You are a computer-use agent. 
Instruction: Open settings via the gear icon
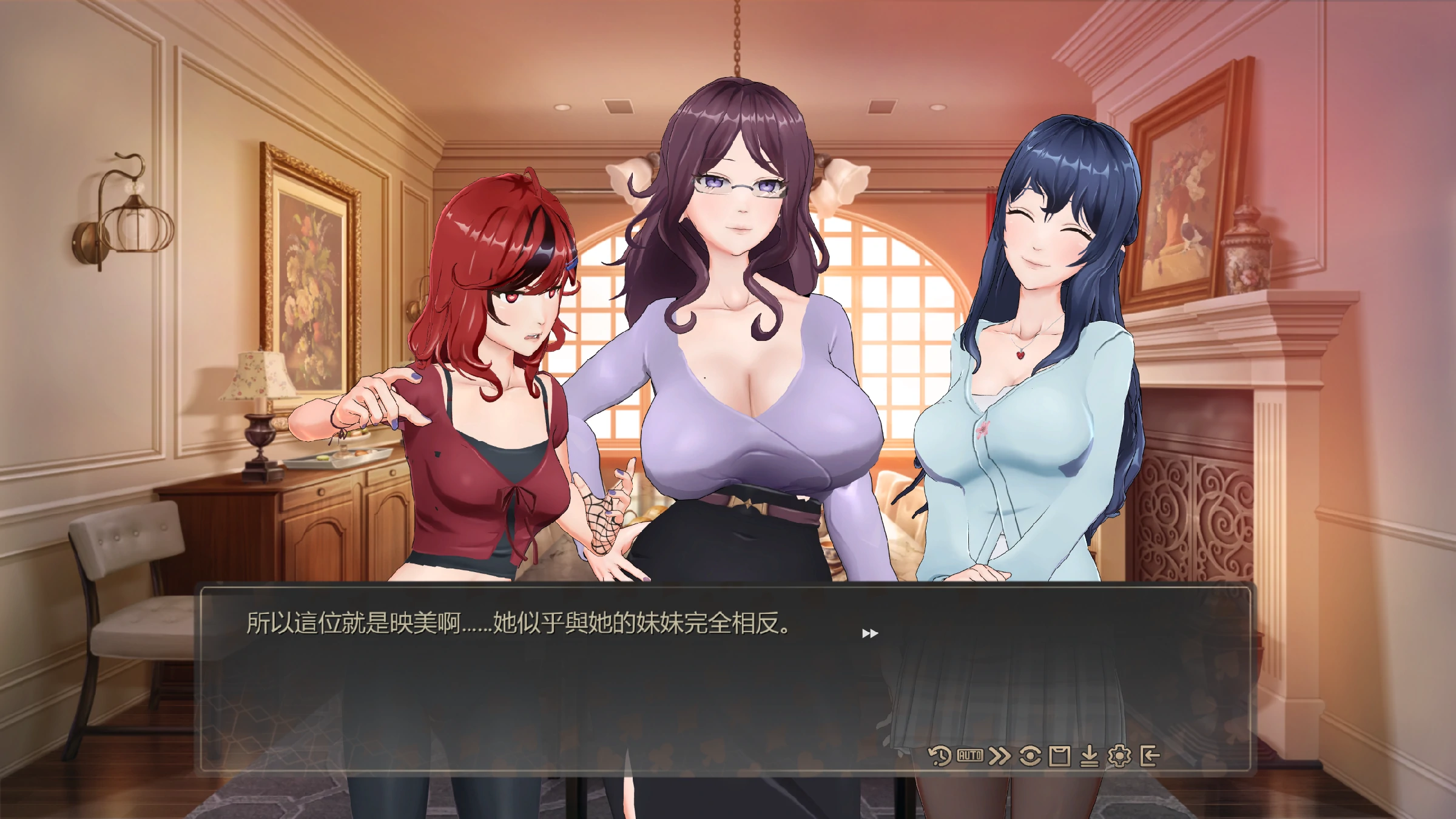1119,756
